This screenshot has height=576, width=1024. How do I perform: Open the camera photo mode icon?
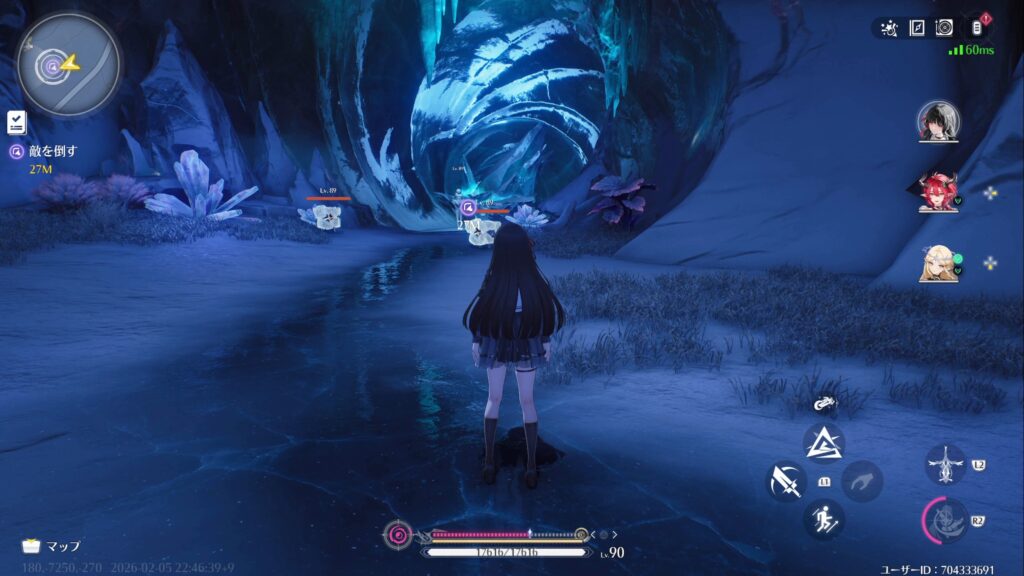tap(943, 28)
